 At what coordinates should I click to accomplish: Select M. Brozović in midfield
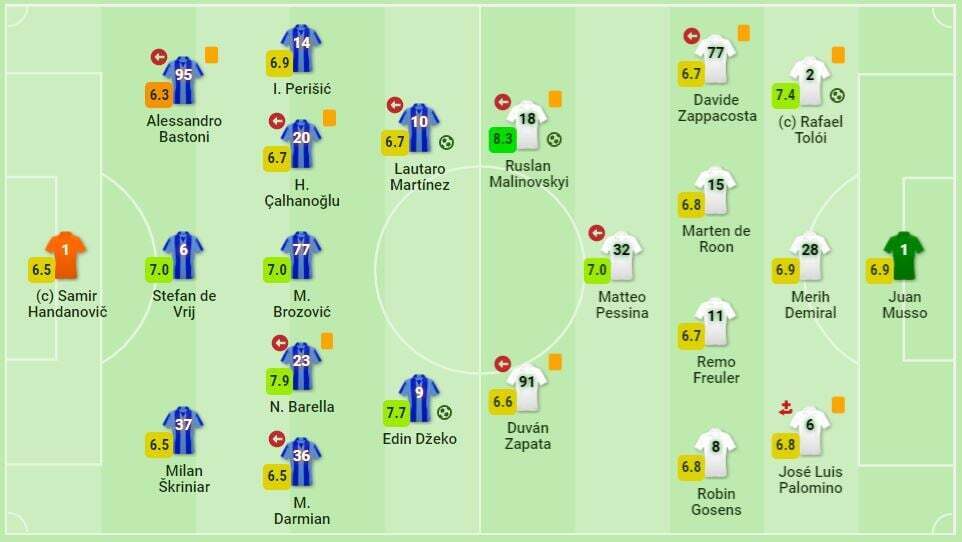point(301,255)
